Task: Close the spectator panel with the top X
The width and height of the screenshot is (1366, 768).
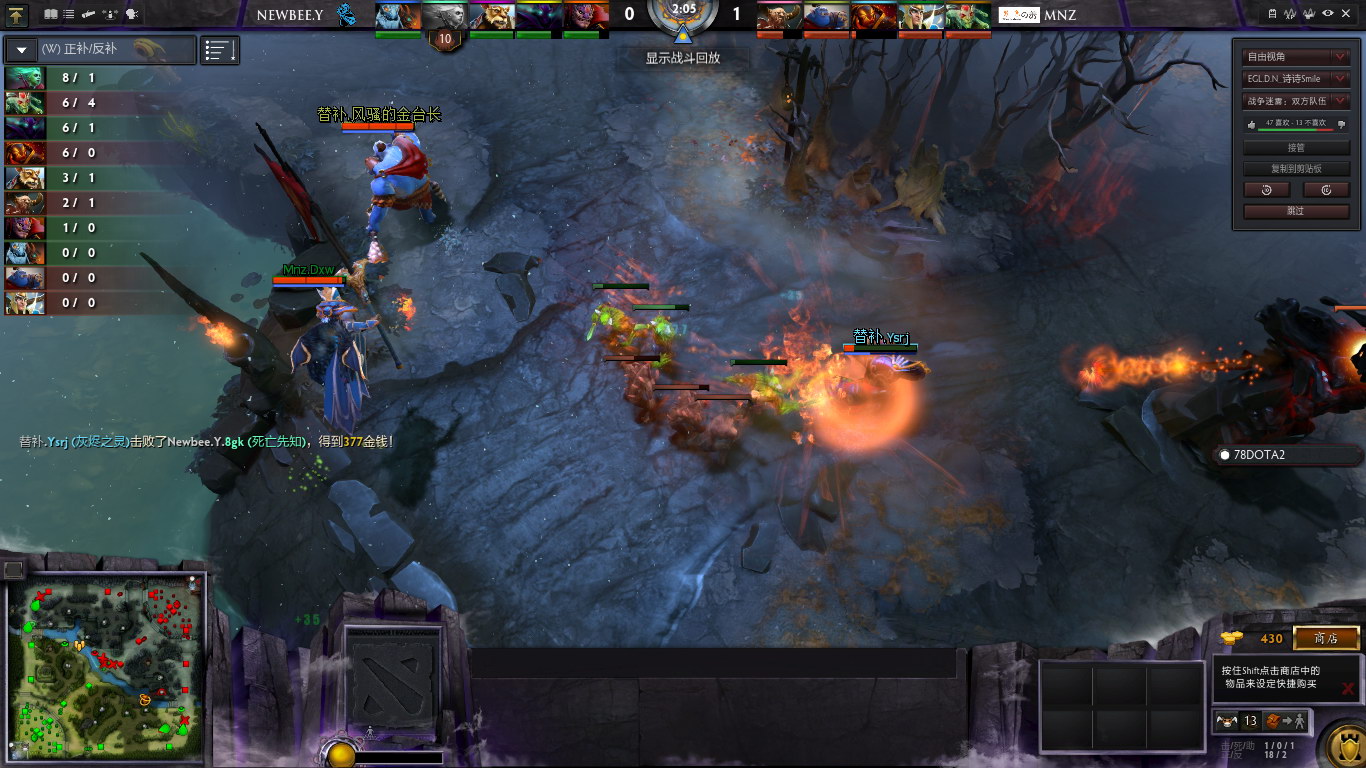Action: (1346, 13)
